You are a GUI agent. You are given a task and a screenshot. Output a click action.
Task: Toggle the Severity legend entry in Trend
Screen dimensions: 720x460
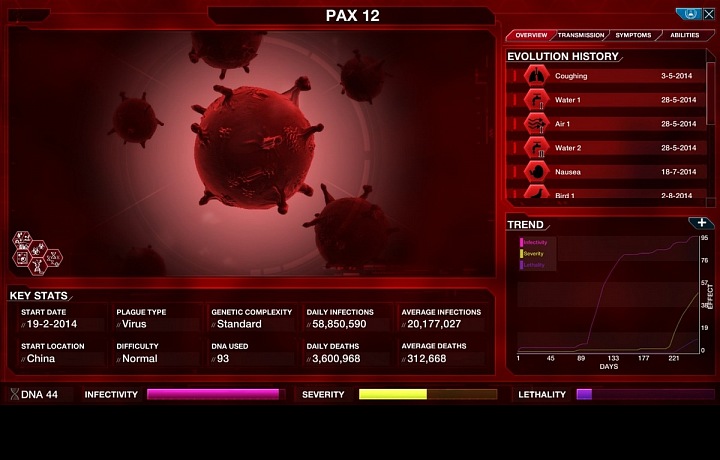pos(533,254)
